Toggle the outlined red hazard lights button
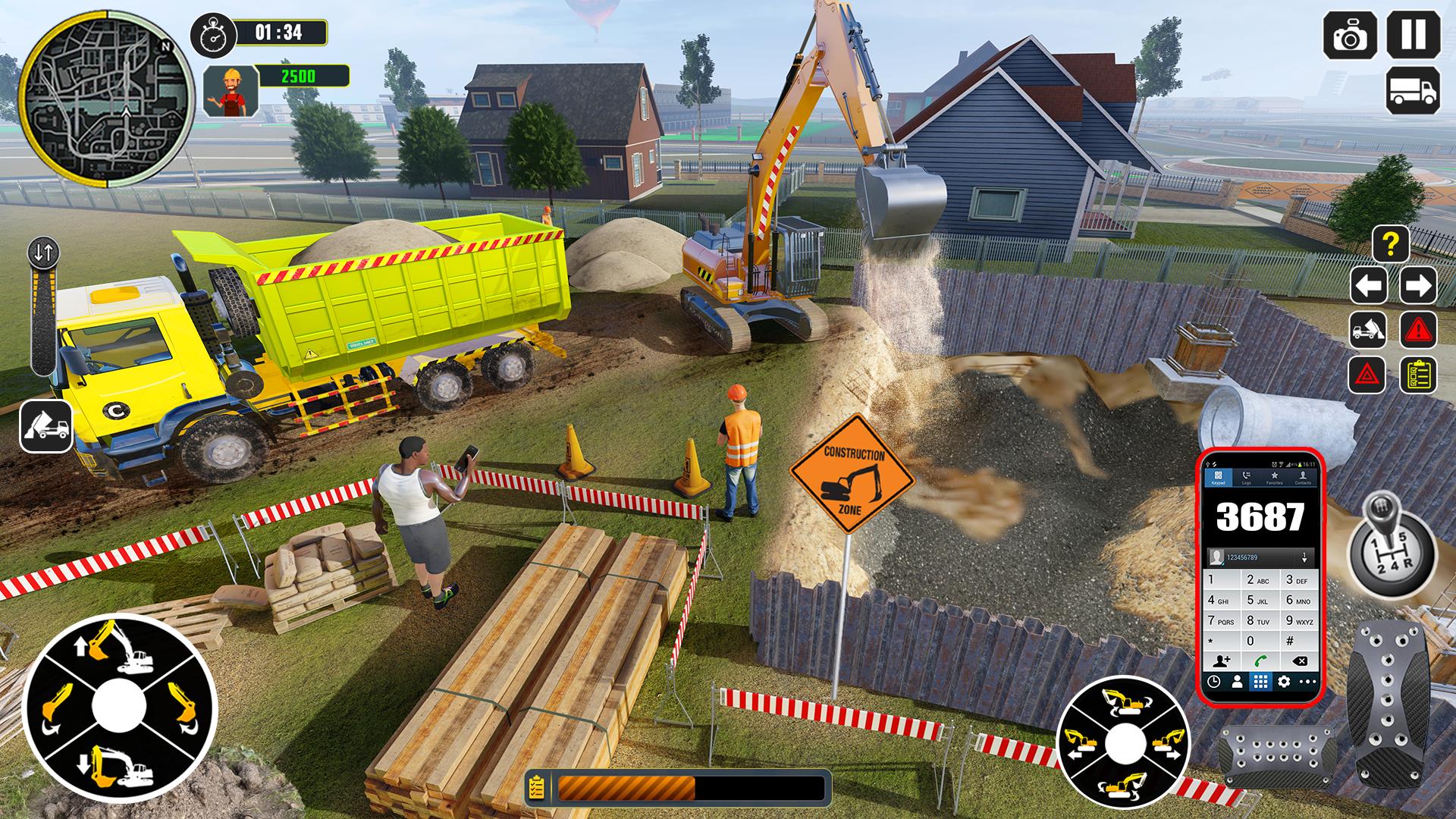Screen dimensions: 1456x819 tap(1367, 375)
